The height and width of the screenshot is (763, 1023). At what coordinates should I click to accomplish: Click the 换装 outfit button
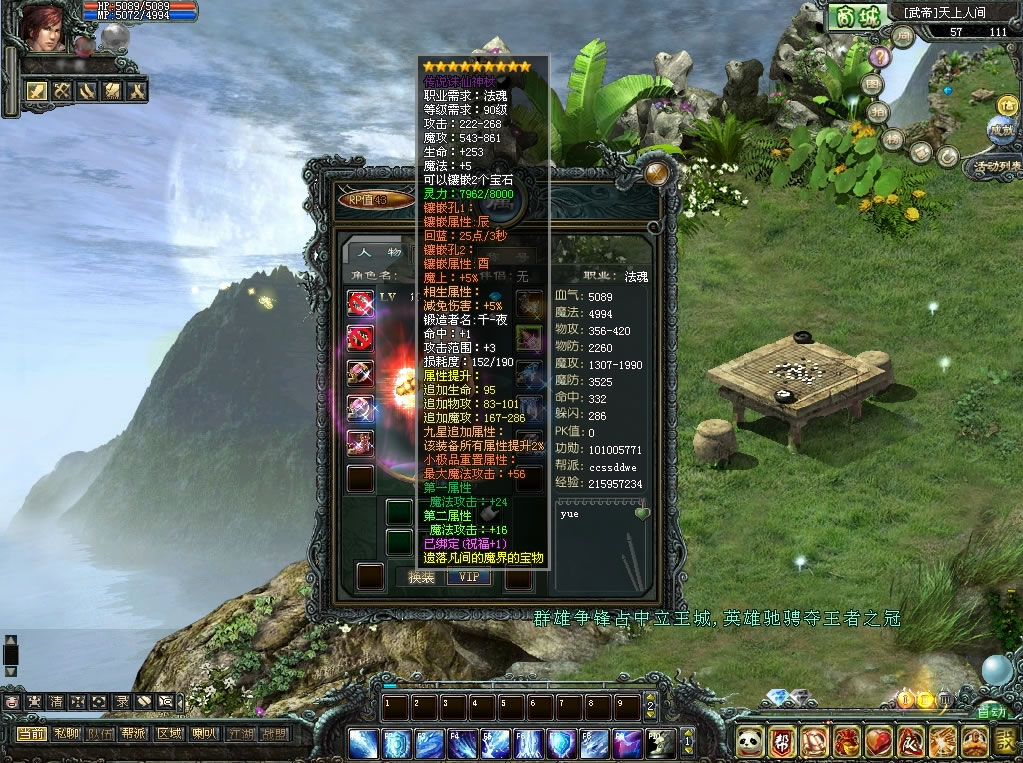pyautogui.click(x=421, y=577)
